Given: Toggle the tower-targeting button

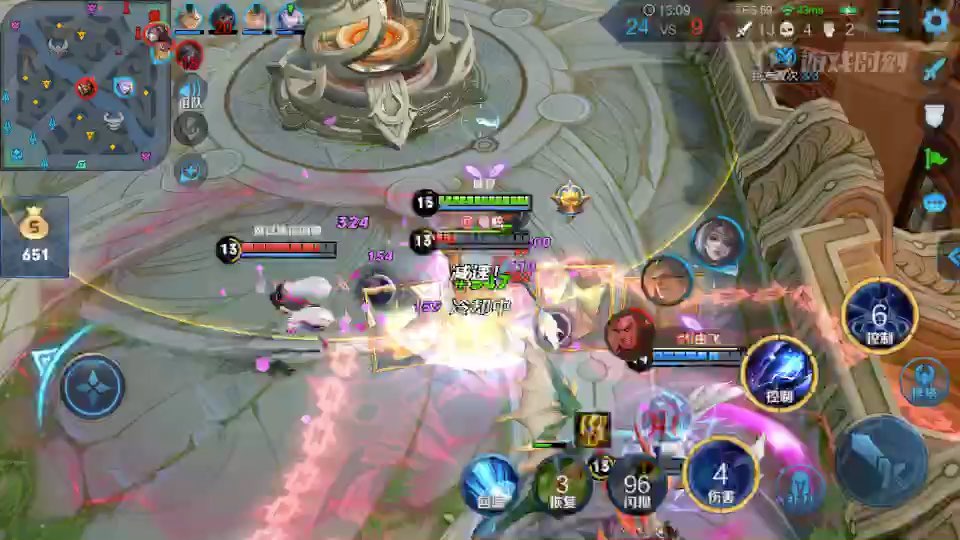Looking at the screenshot, I should click(924, 381).
